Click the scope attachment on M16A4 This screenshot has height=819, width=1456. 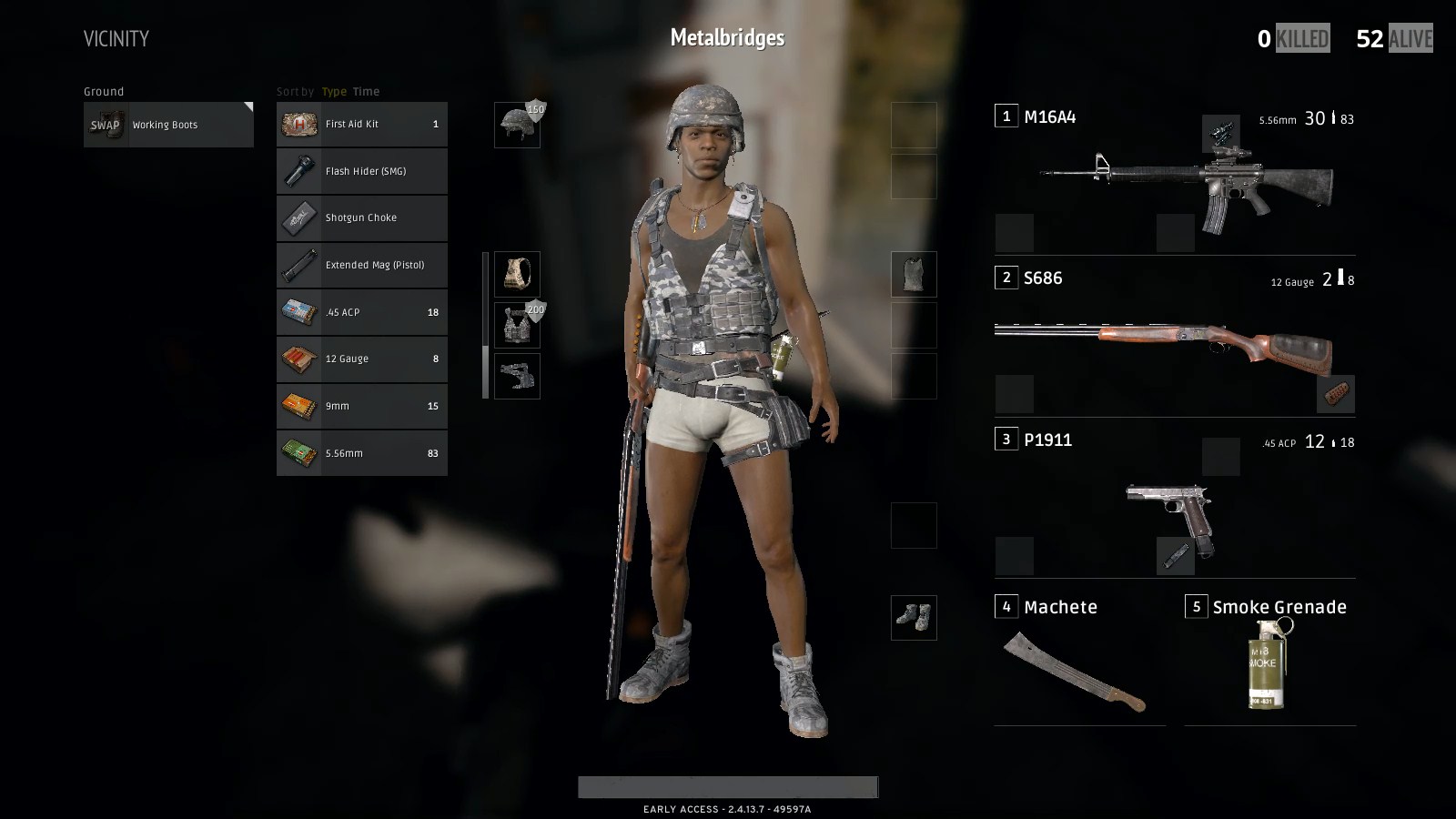(x=1220, y=134)
